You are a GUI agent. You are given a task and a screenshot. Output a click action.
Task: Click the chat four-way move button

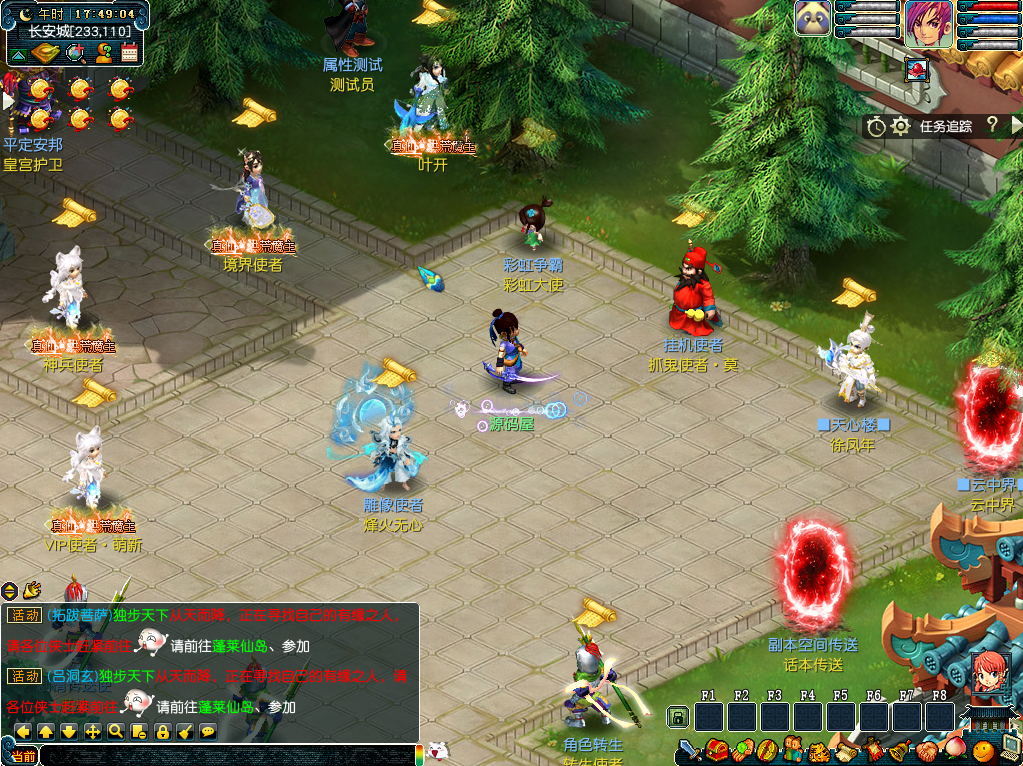[92, 731]
